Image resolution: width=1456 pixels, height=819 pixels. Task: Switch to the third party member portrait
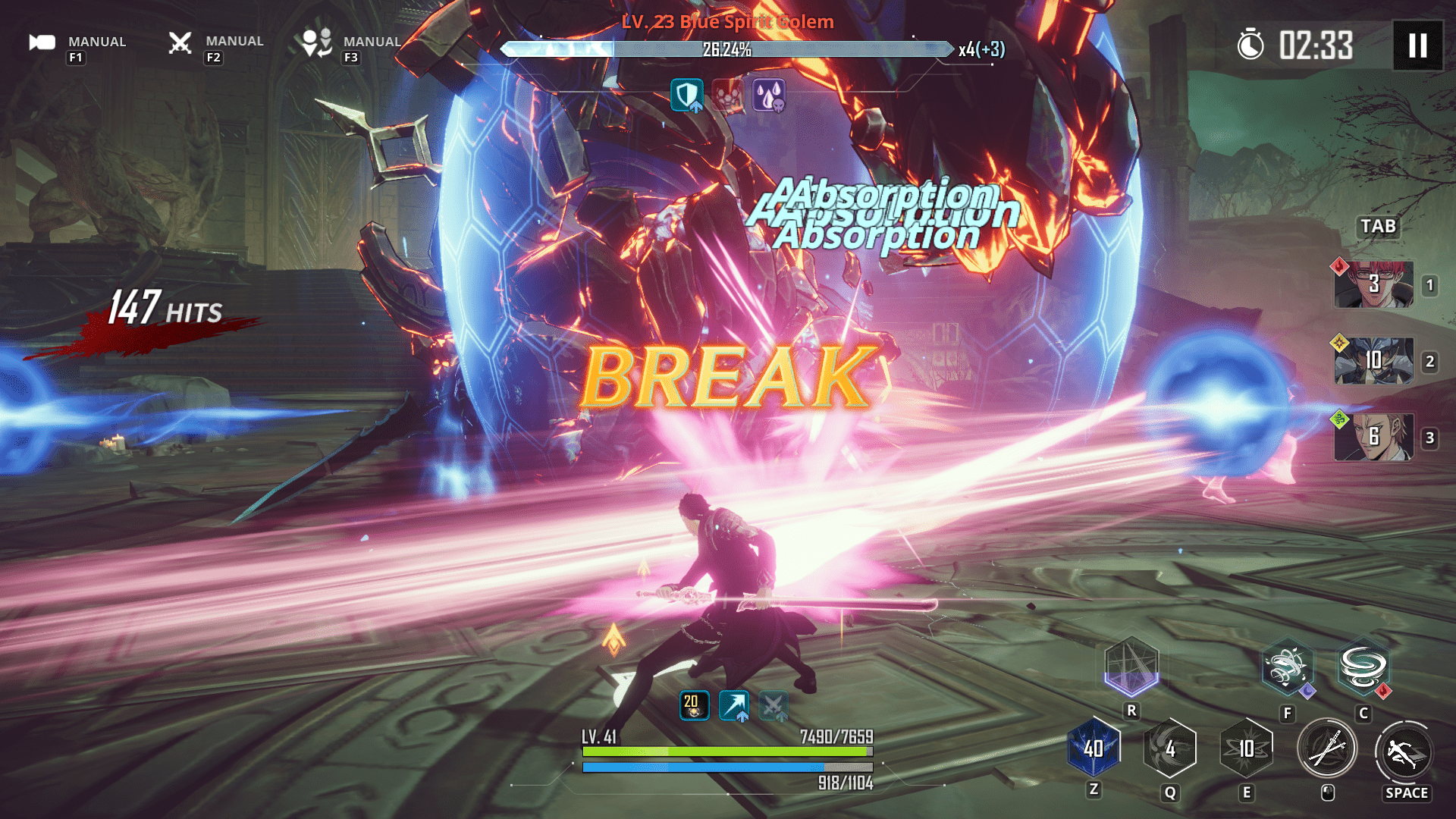pyautogui.click(x=1373, y=437)
